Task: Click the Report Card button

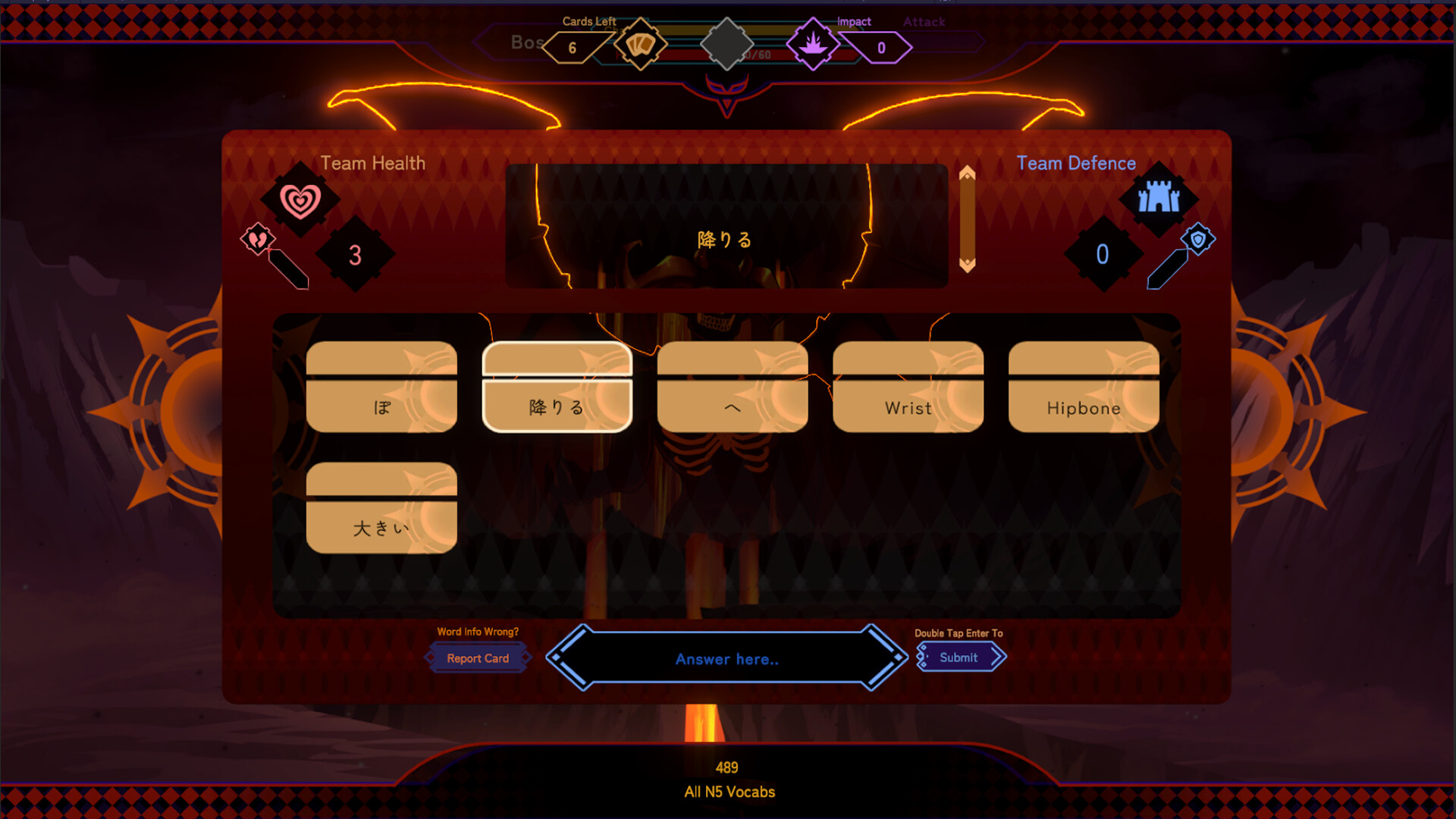Action: 478,657
